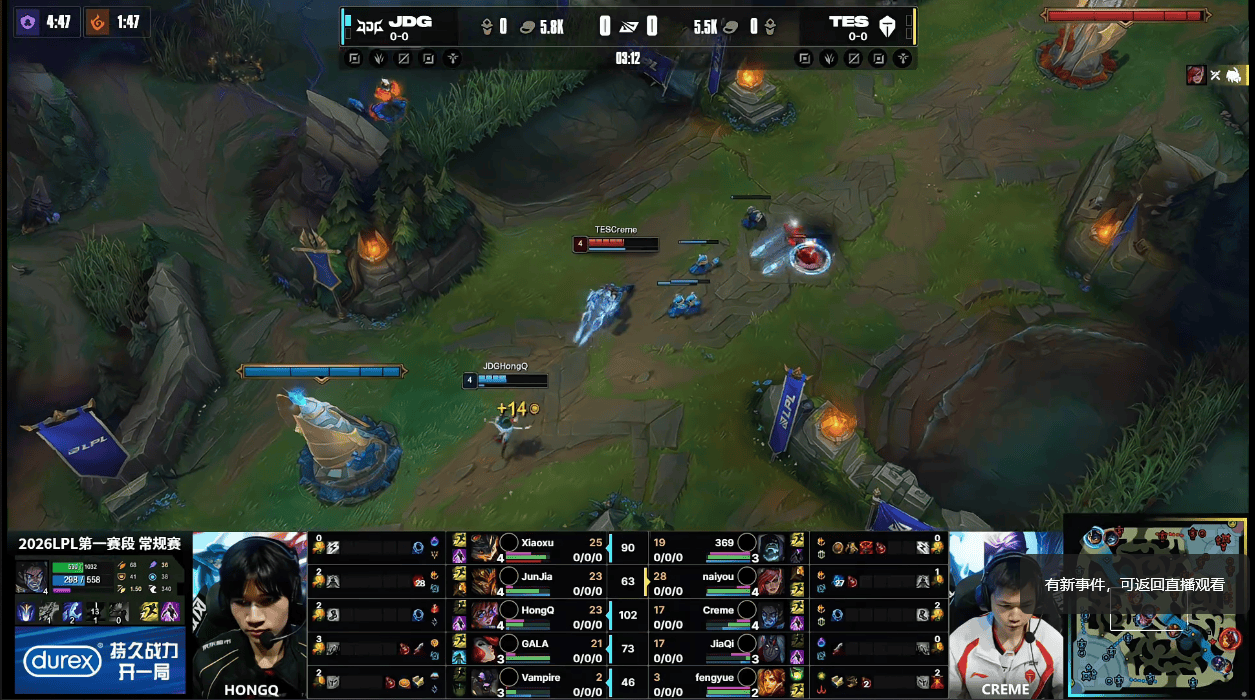1255x700 pixels.
Task: Select JiaQi's entry on the scoreboard
Action: (722, 648)
